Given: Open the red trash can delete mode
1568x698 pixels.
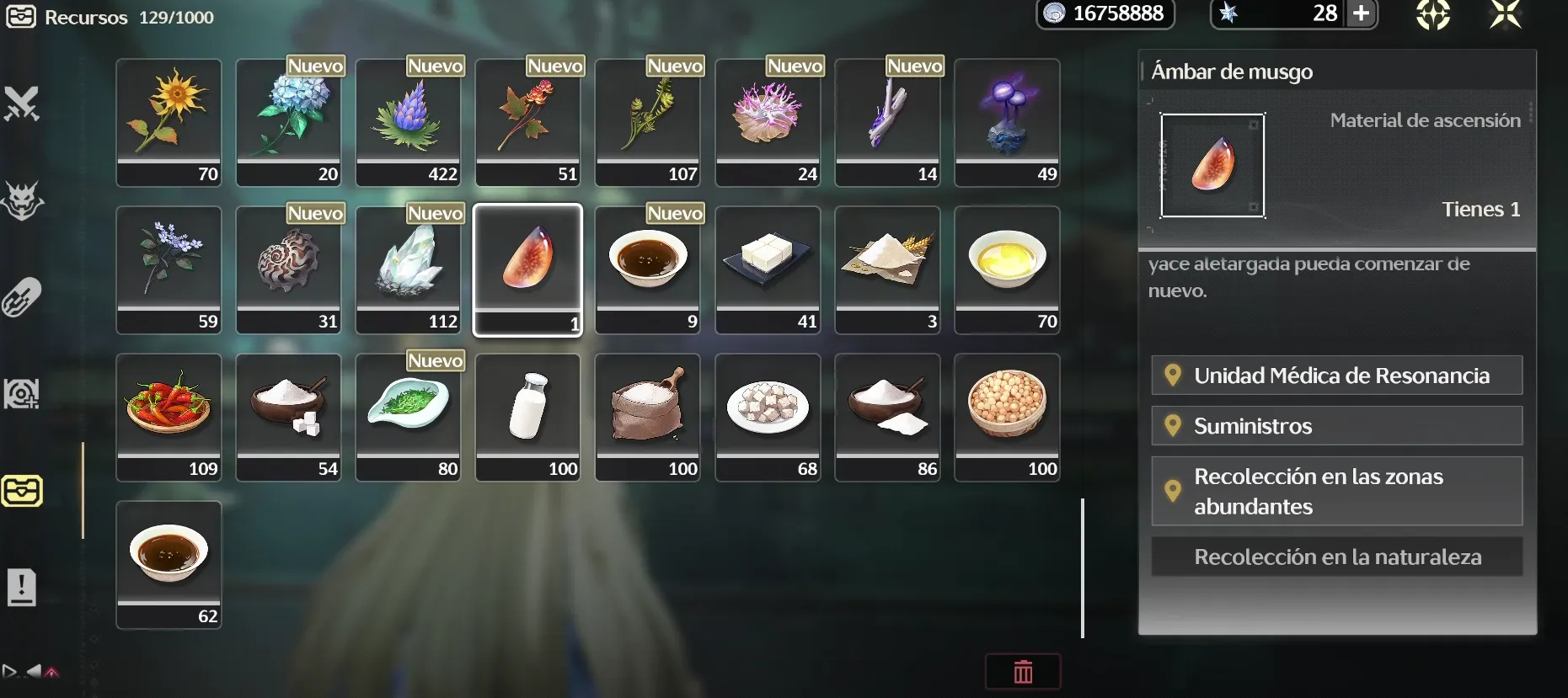Looking at the screenshot, I should click(x=1023, y=672).
